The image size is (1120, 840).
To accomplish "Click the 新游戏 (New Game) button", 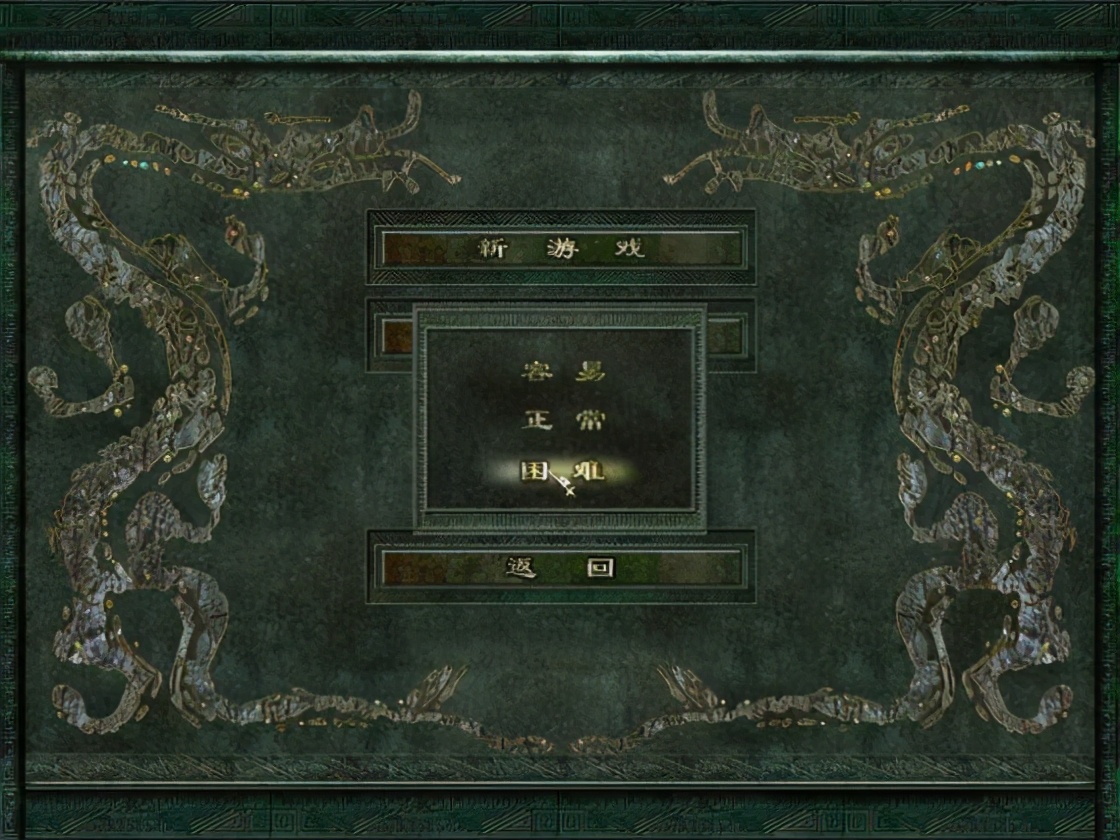I will pos(561,248).
